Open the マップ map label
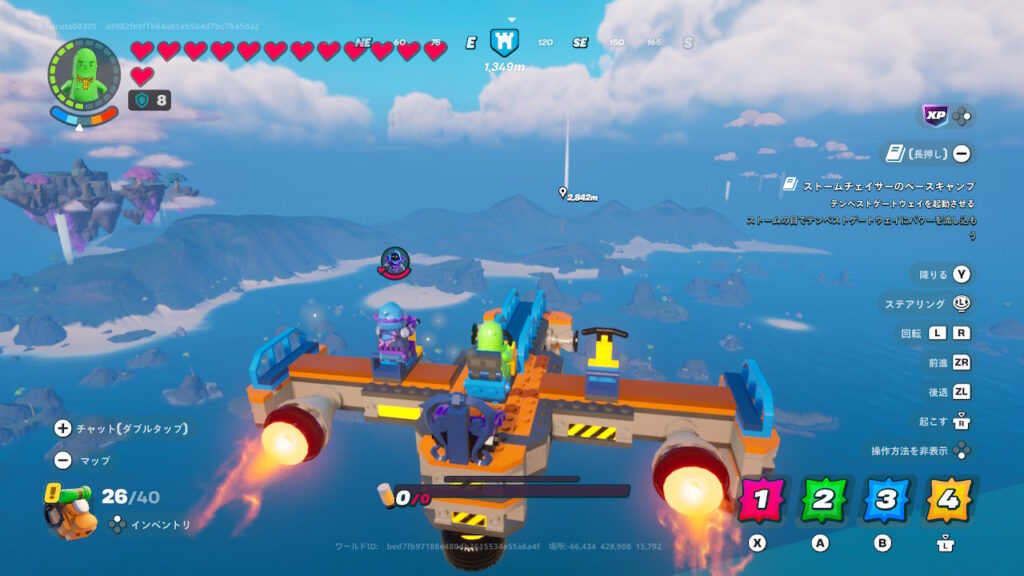 [95, 461]
